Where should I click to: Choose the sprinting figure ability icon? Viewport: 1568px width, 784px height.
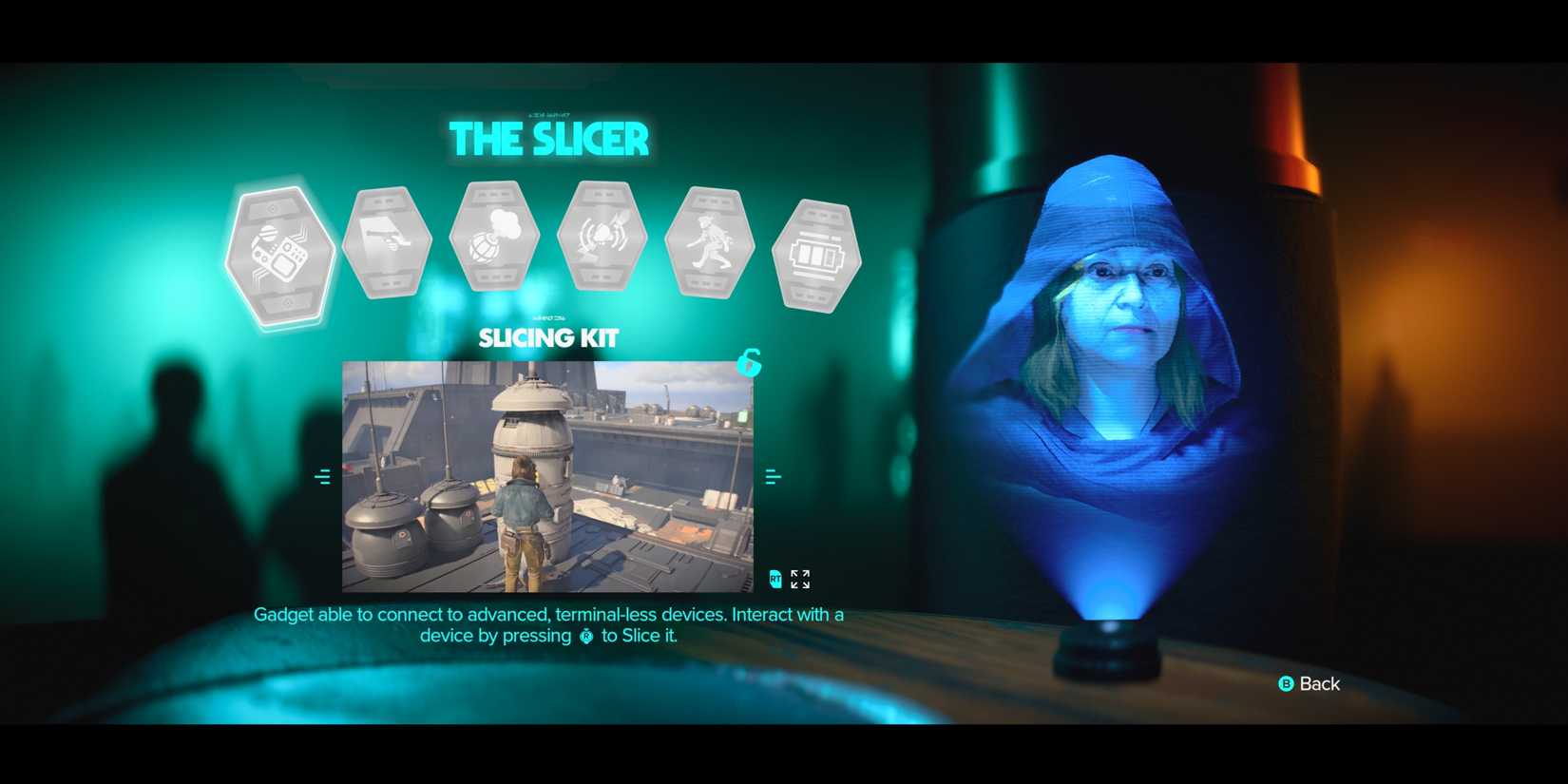710,244
